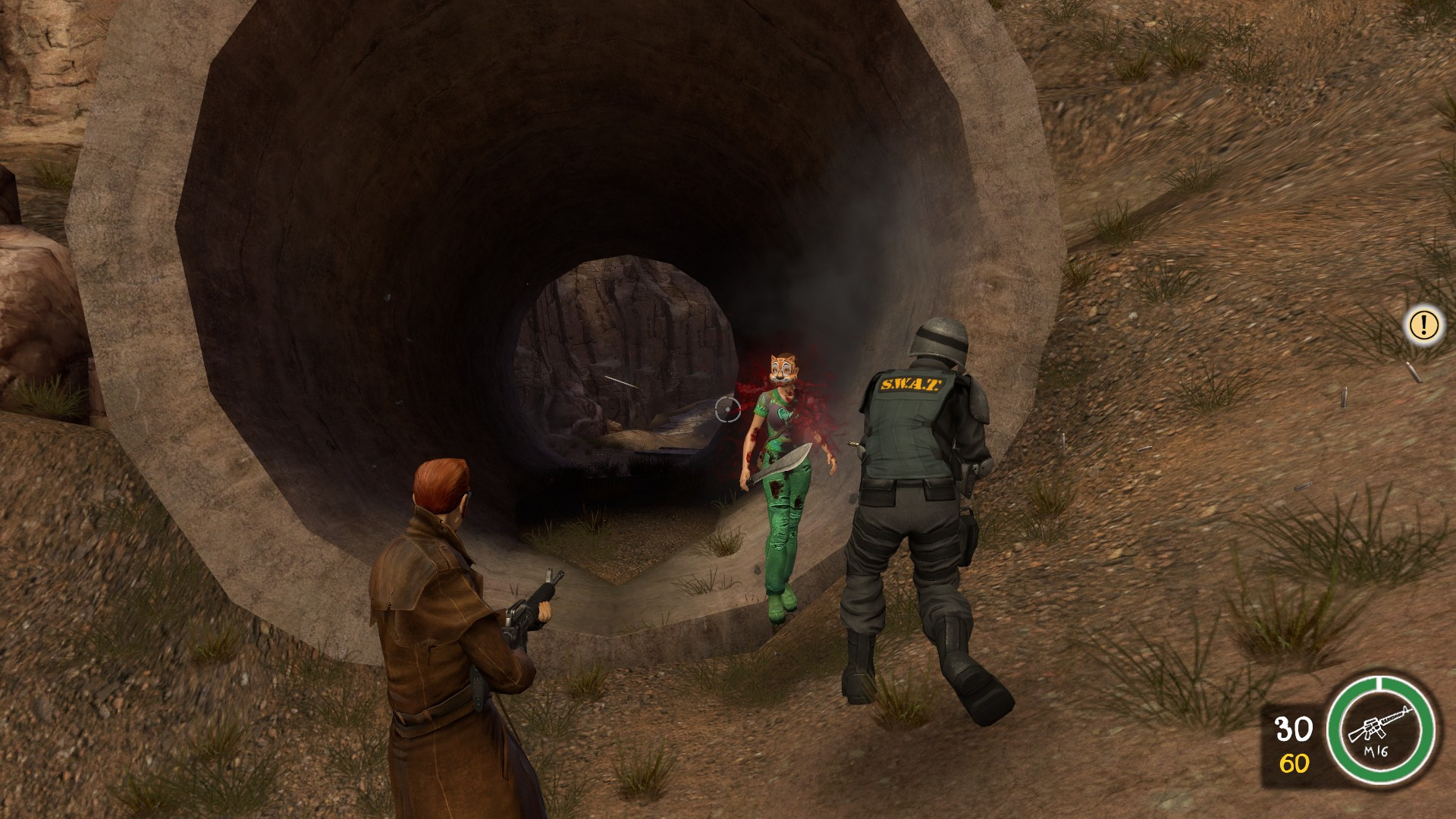Click the crosshair reticle at screen center
Screen dimensions: 1456x819
point(727,409)
